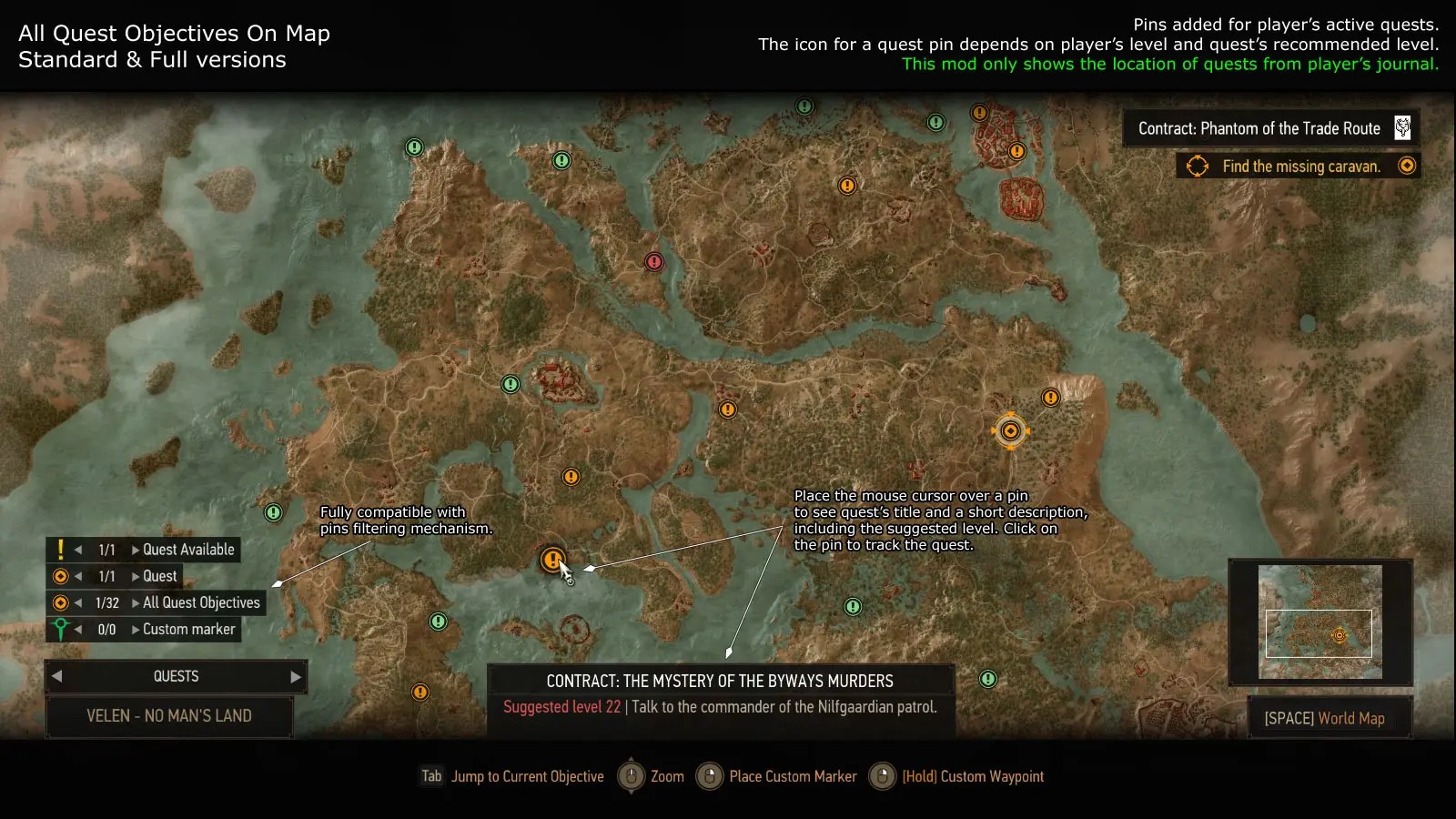Image resolution: width=1456 pixels, height=819 pixels.
Task: Click the highlighted Byways Murders quest pin
Action: coord(554,561)
